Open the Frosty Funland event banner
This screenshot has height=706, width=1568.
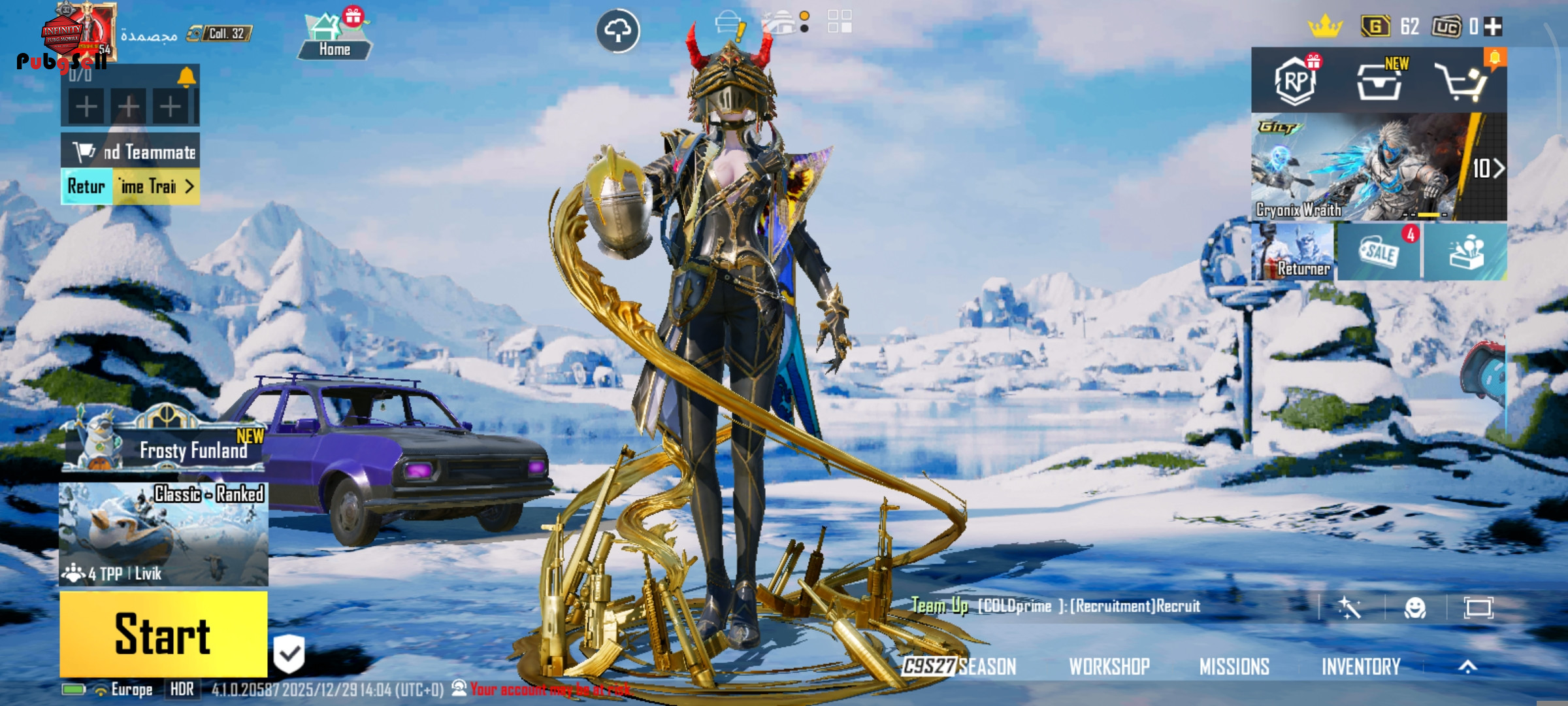[163, 445]
